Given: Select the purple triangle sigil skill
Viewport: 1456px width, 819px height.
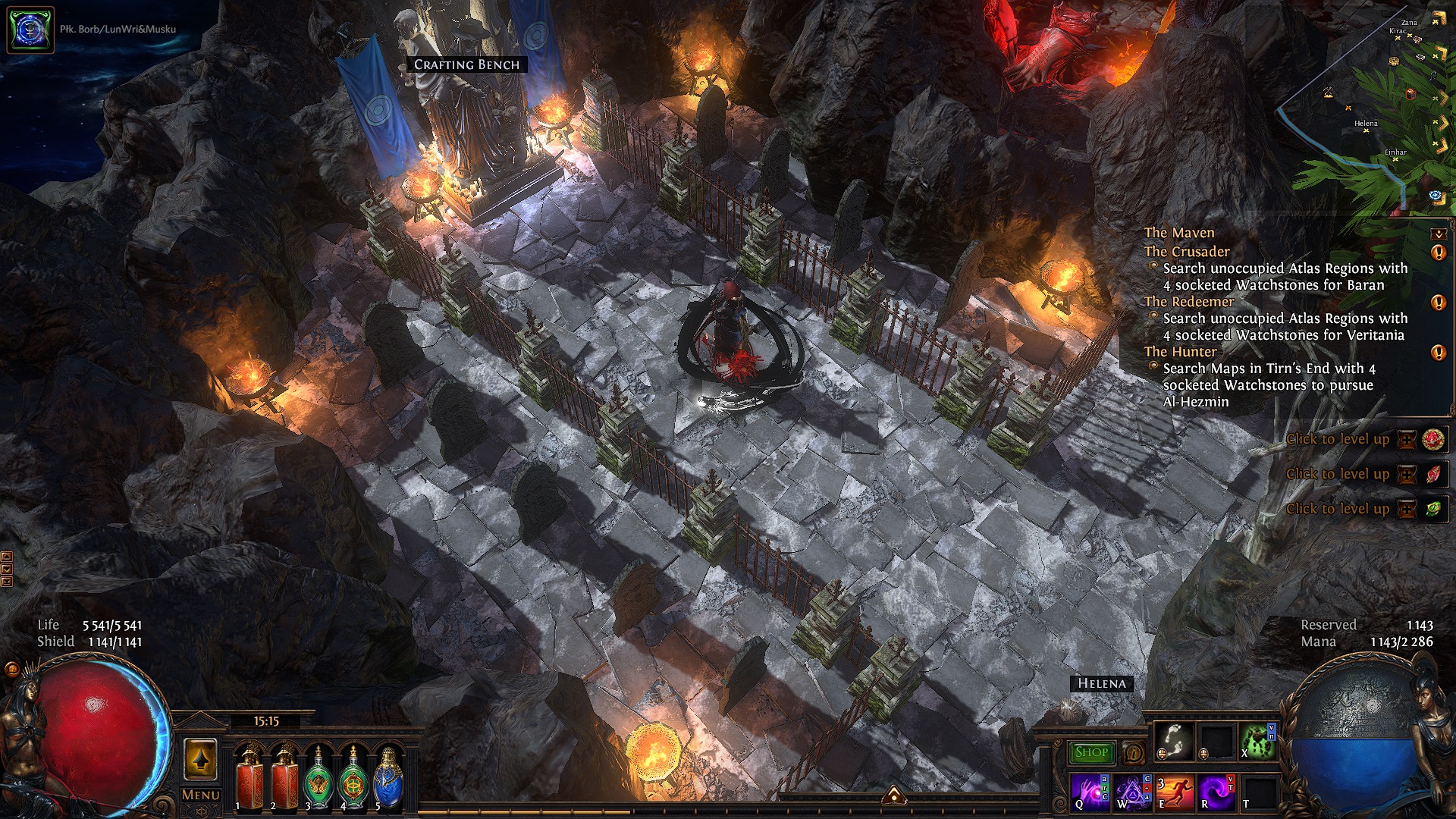Looking at the screenshot, I should 1133,792.
